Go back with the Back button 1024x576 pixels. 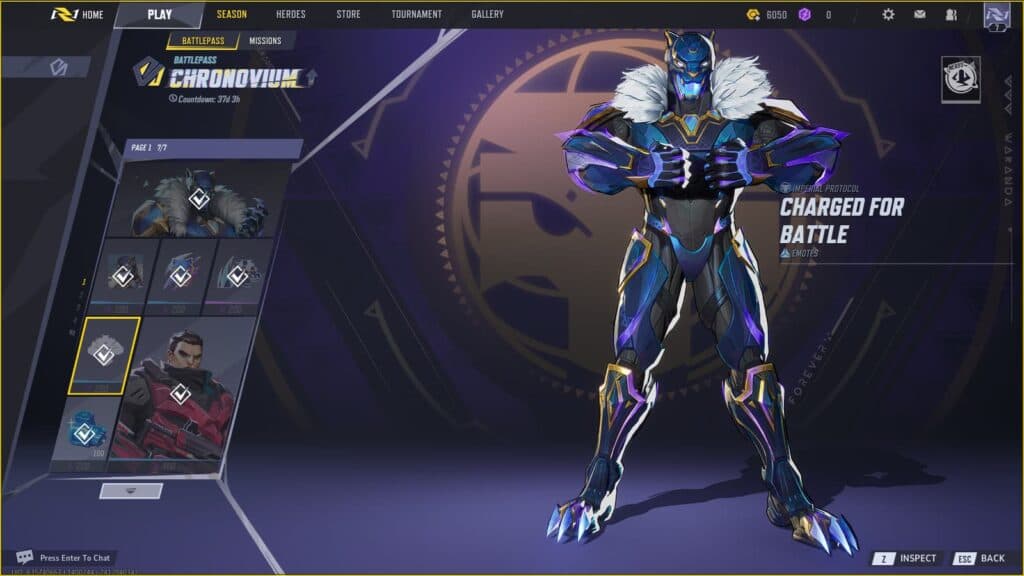[980, 558]
